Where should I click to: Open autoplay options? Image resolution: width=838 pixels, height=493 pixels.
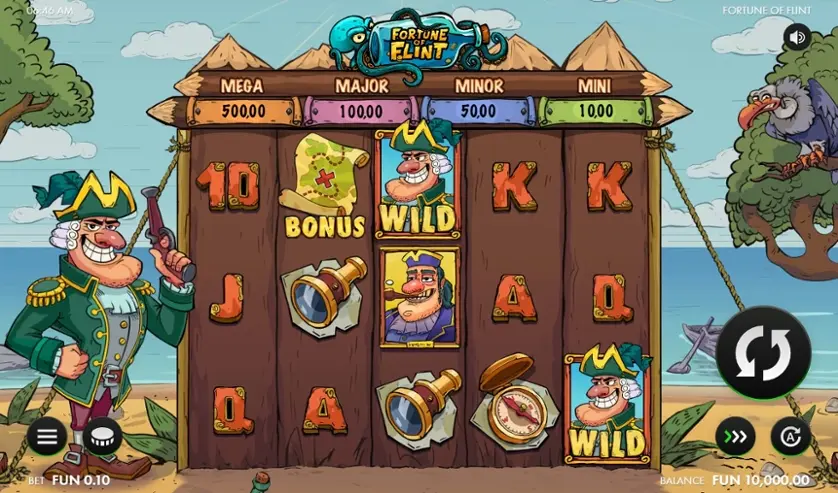(790, 437)
